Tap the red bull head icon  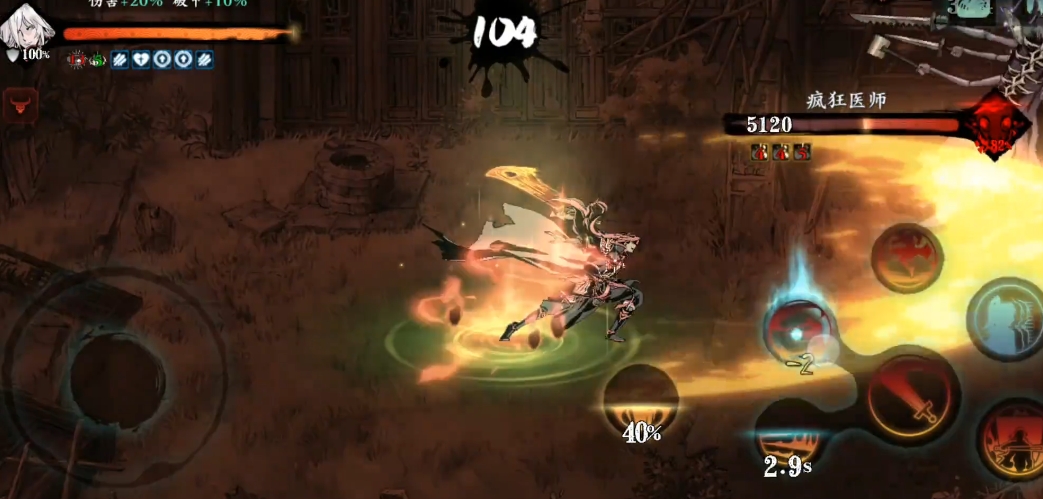(x=20, y=104)
